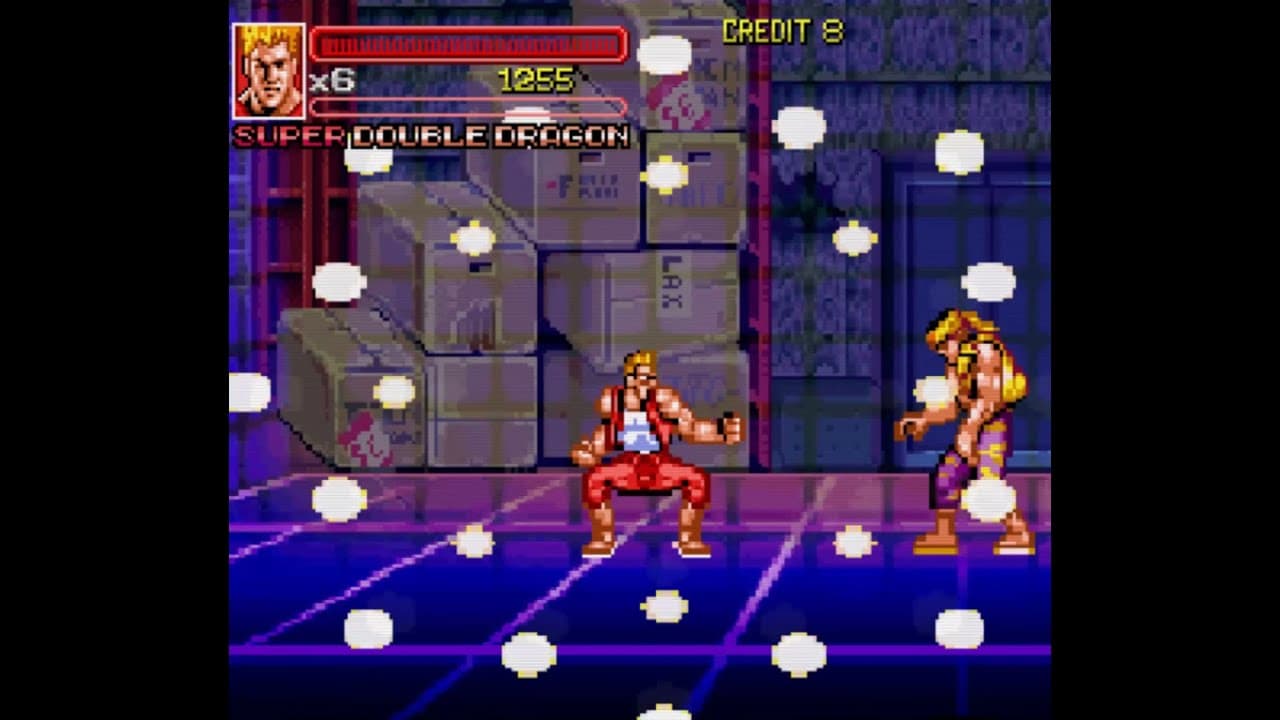Viewport: 1280px width, 720px height.
Task: Click the SUPER logo icon
Action: click(x=285, y=136)
